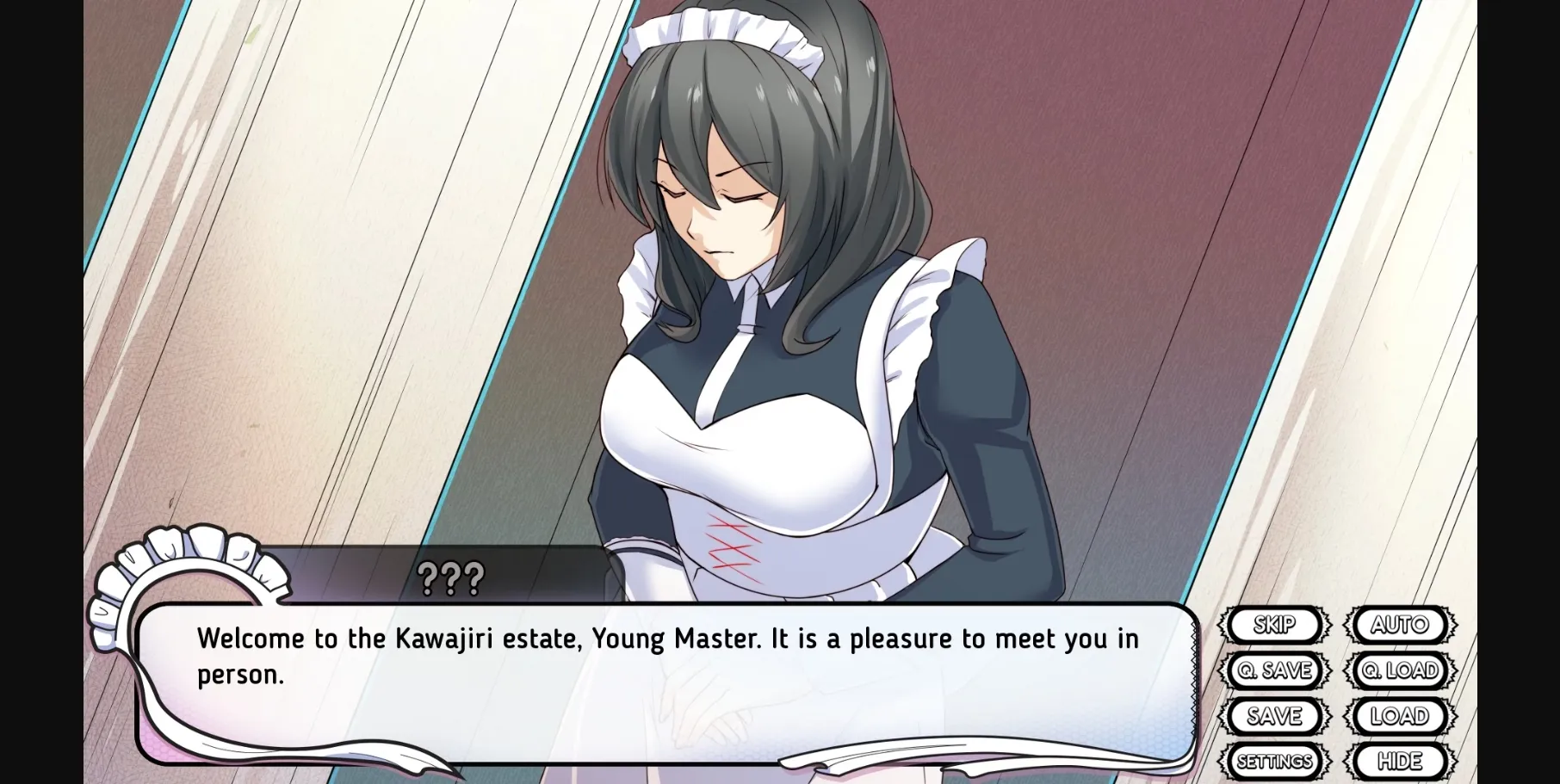The height and width of the screenshot is (784, 1560).
Task: Open the SETTINGS menu
Action: point(1275,761)
